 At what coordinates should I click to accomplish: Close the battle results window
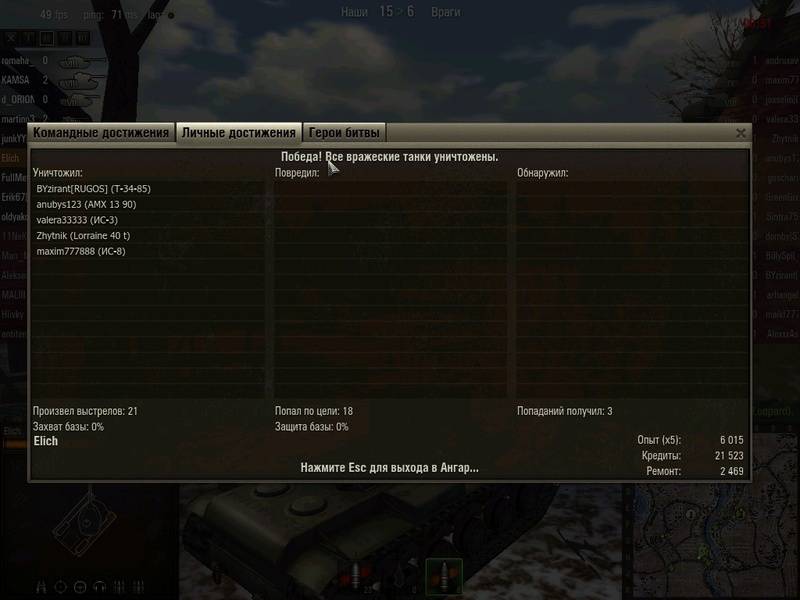coord(741,133)
